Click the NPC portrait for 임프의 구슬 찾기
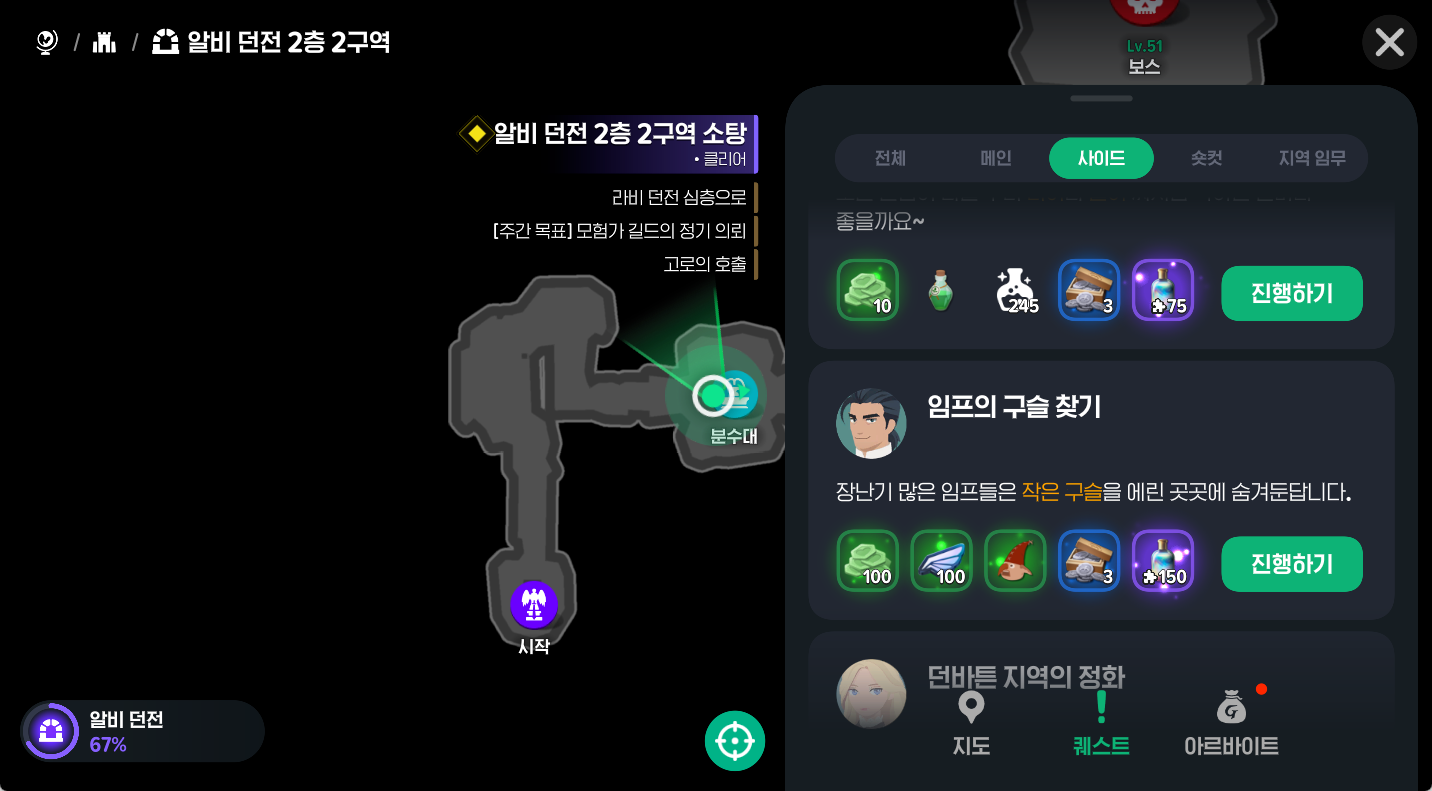1432x791 pixels. coord(870,423)
